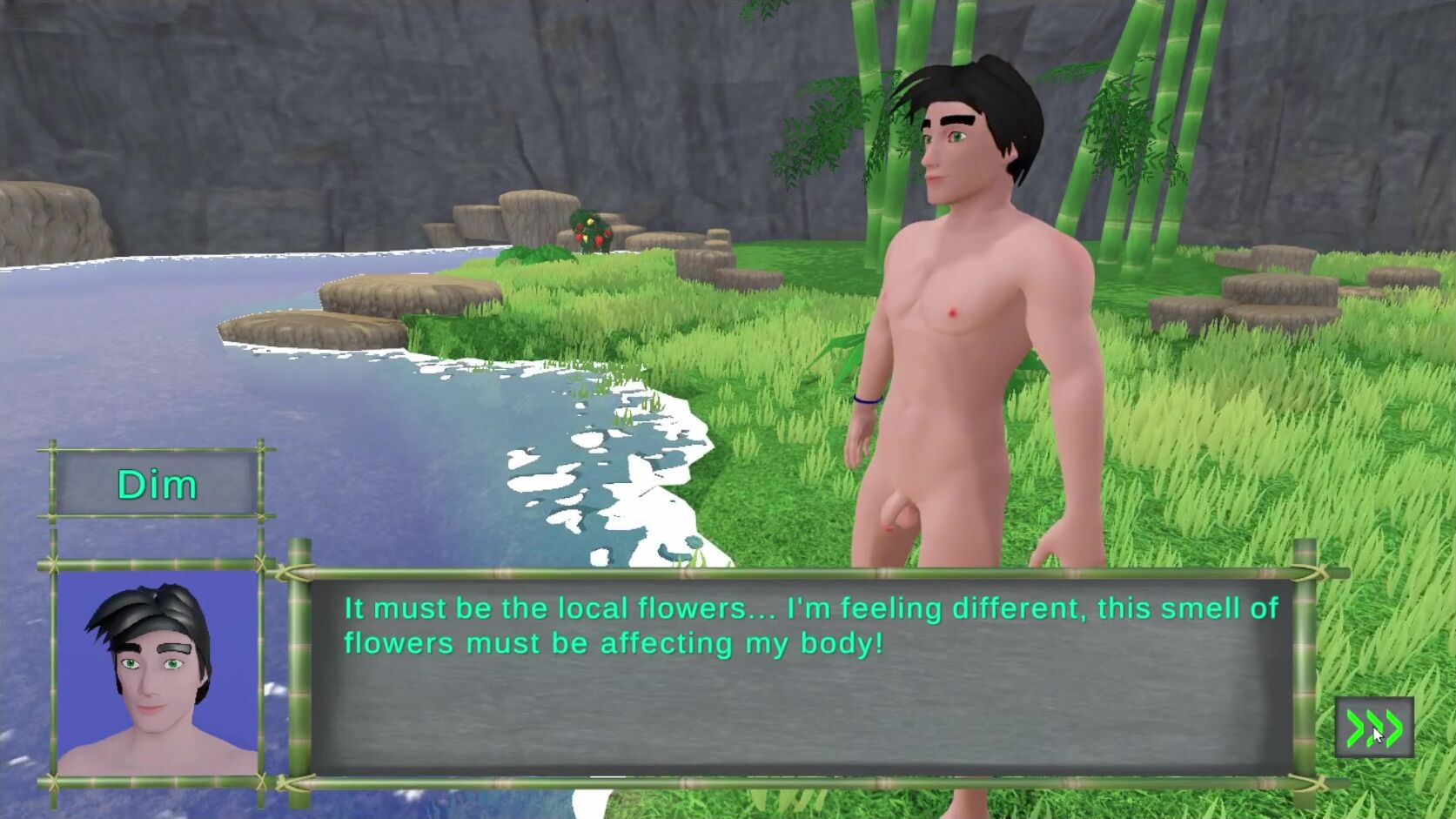
Task: Advance dialogue with the green arrows button
Action: coord(1374,728)
